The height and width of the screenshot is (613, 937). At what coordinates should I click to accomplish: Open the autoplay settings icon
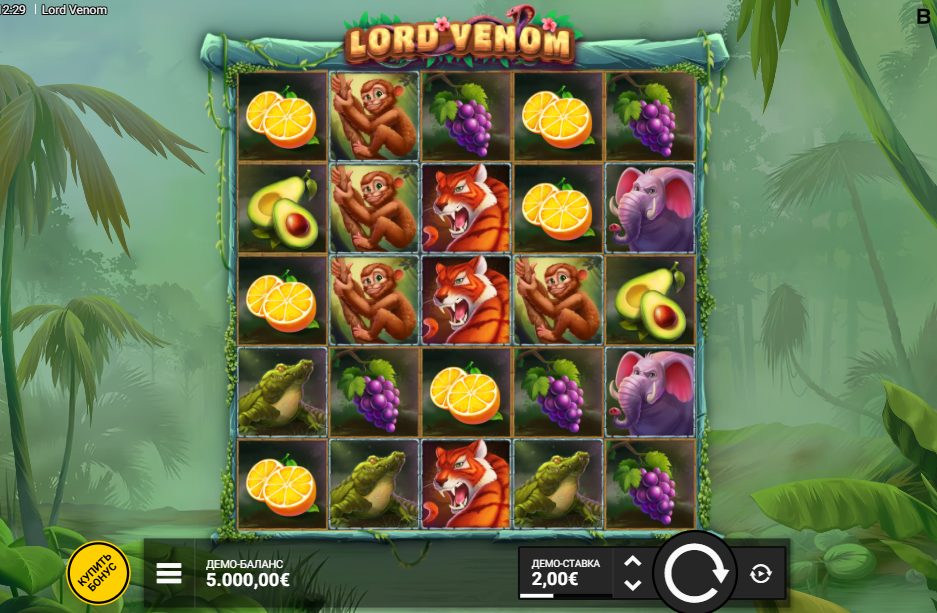click(760, 573)
